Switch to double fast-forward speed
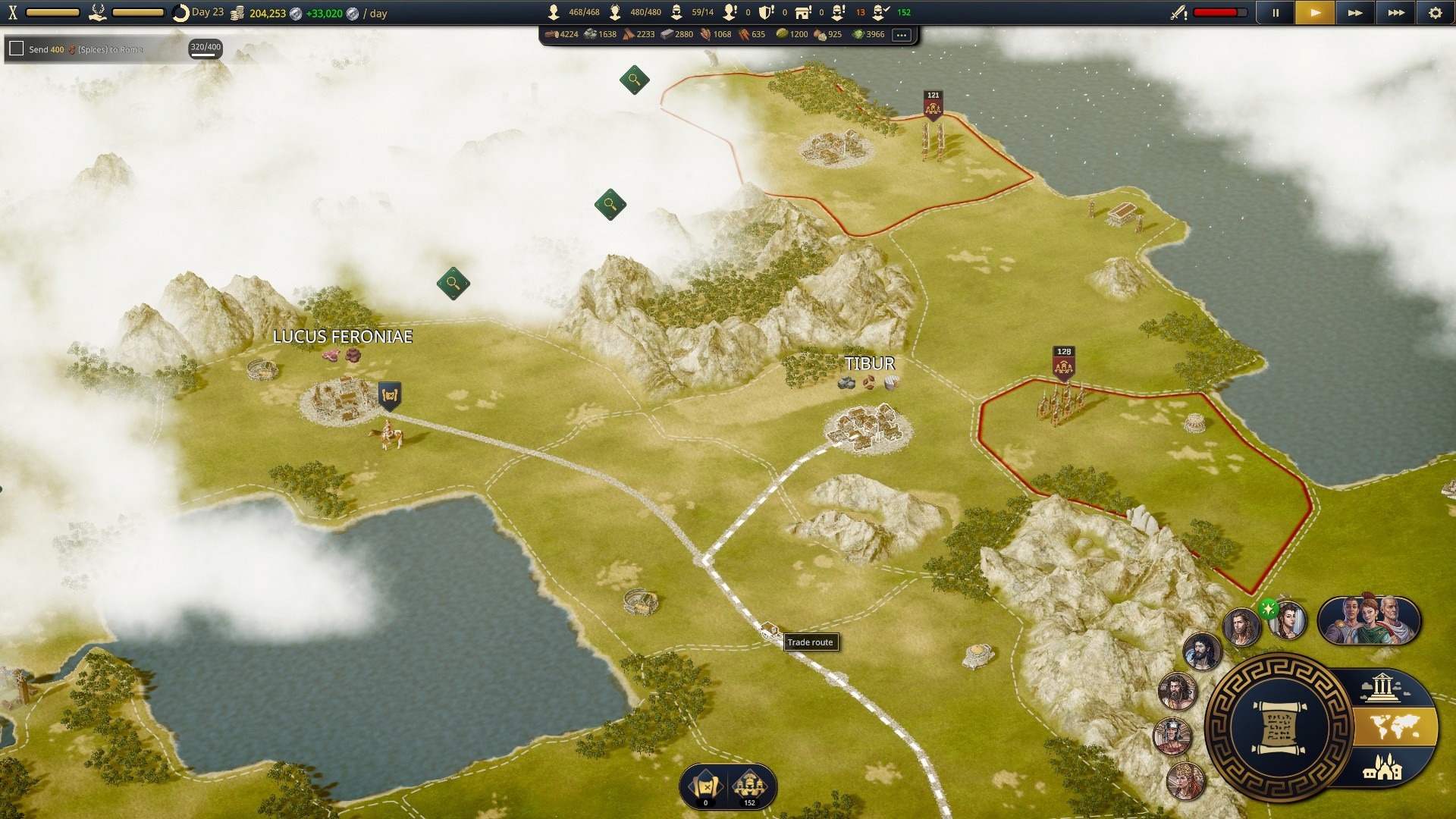The height and width of the screenshot is (819, 1456). pos(1355,13)
